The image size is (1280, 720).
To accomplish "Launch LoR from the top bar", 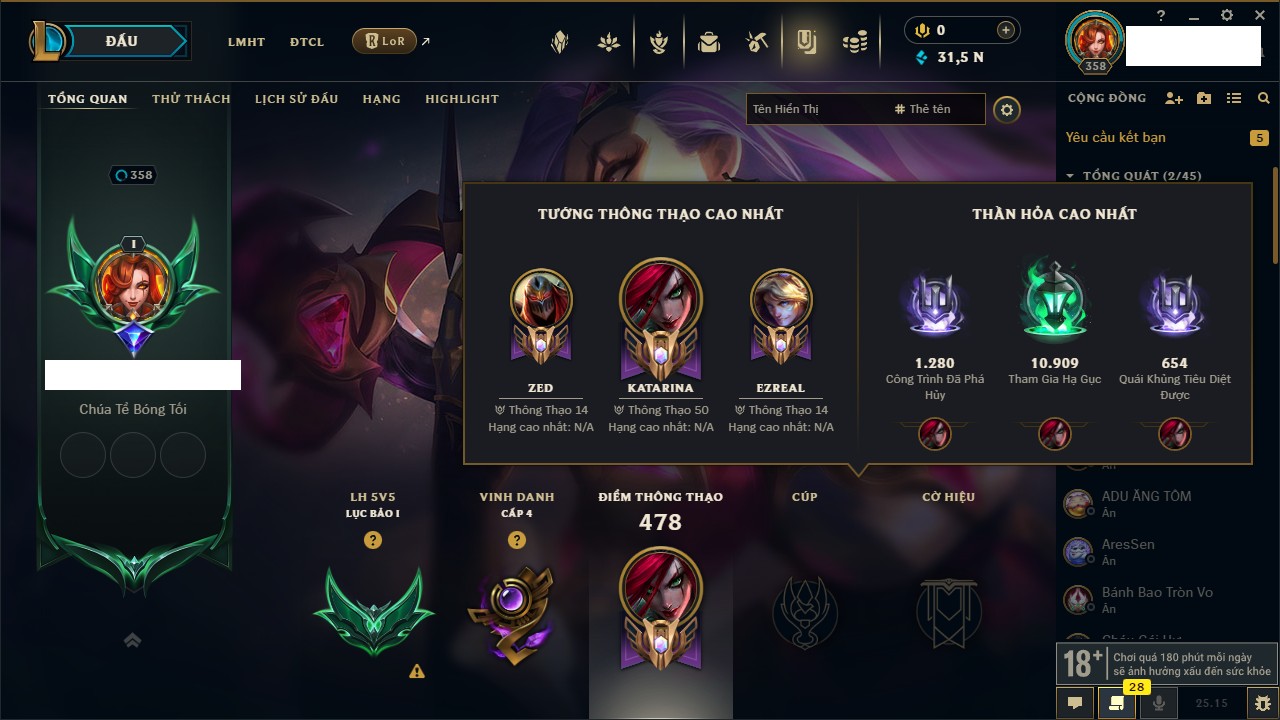I will pos(384,41).
